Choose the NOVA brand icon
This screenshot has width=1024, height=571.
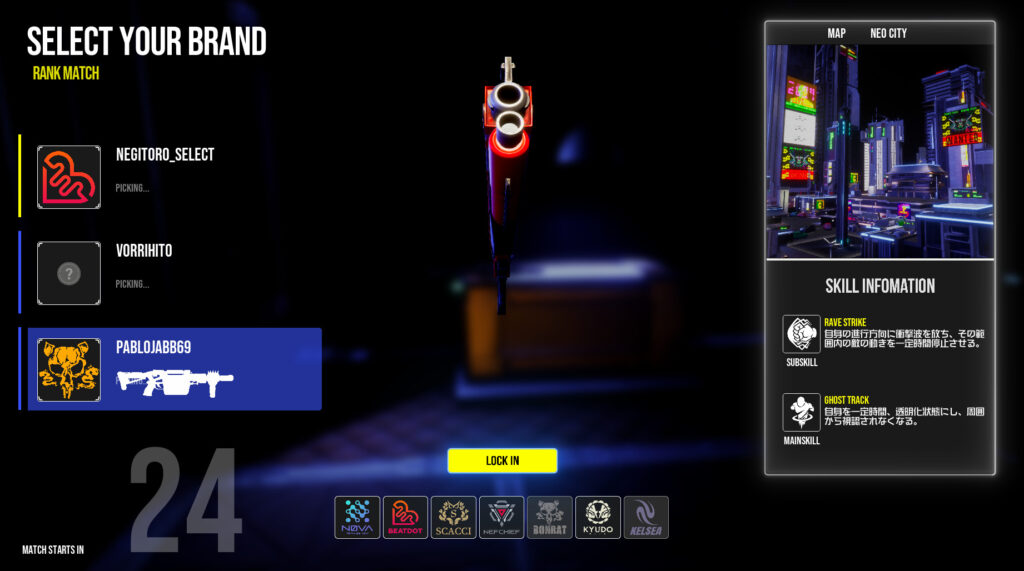(357, 517)
